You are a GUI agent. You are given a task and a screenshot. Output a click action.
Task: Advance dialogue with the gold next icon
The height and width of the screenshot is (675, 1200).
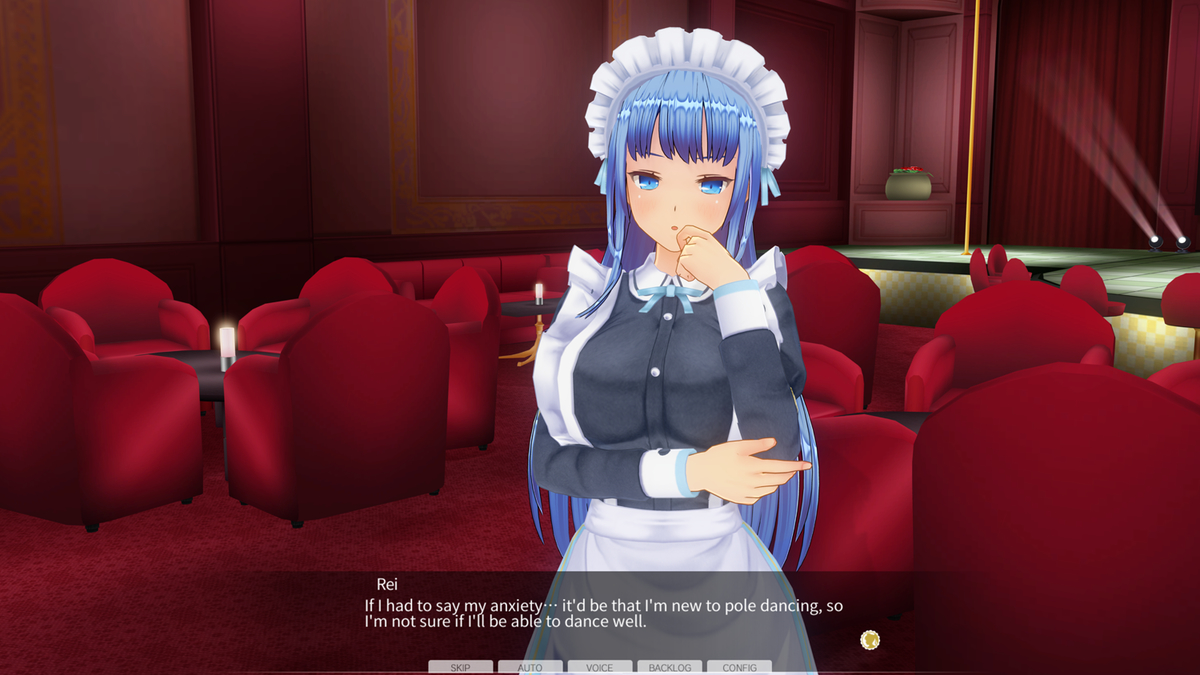click(x=870, y=639)
